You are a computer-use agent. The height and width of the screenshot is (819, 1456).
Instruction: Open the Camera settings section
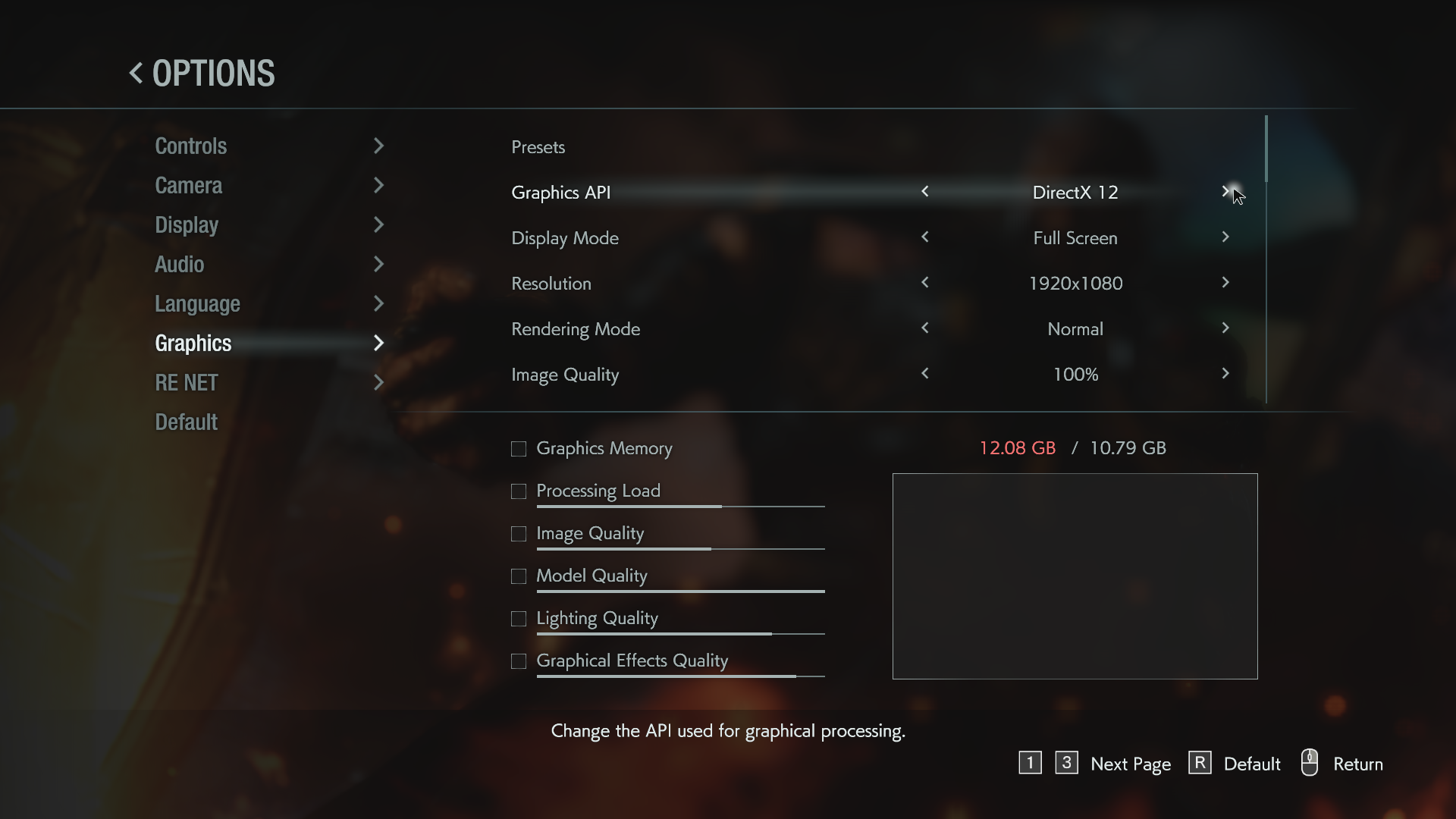[x=189, y=186]
